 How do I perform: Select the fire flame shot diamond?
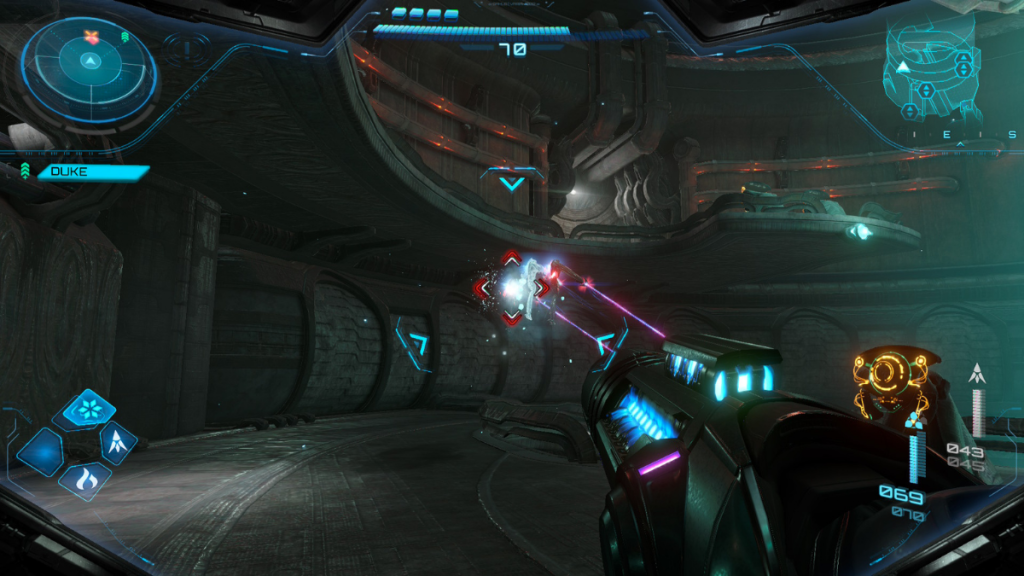click(84, 479)
